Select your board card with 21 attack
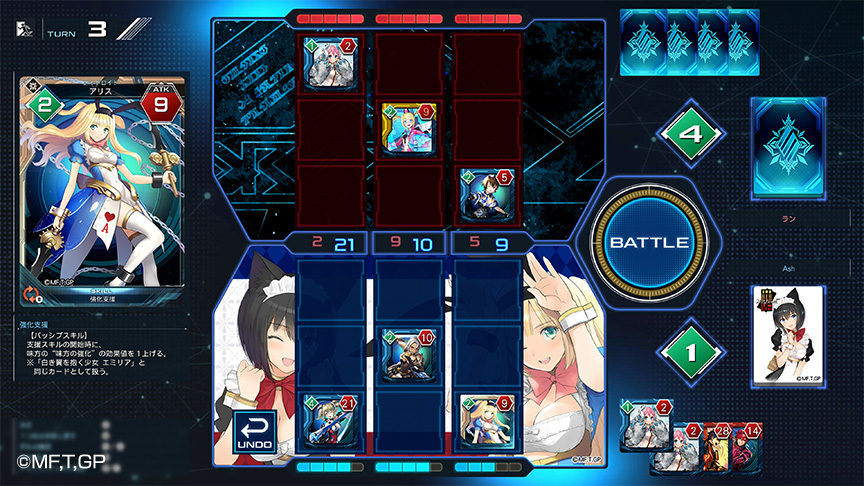The image size is (864, 486). point(331,420)
